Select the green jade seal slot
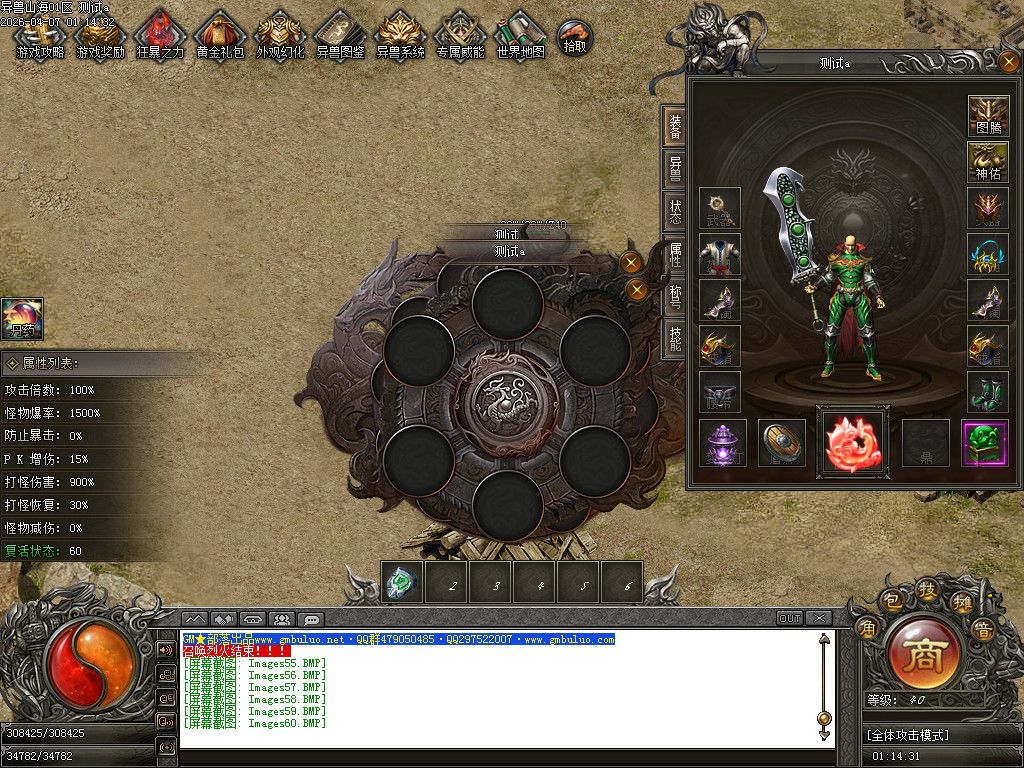The width and height of the screenshot is (1024, 768). (984, 443)
